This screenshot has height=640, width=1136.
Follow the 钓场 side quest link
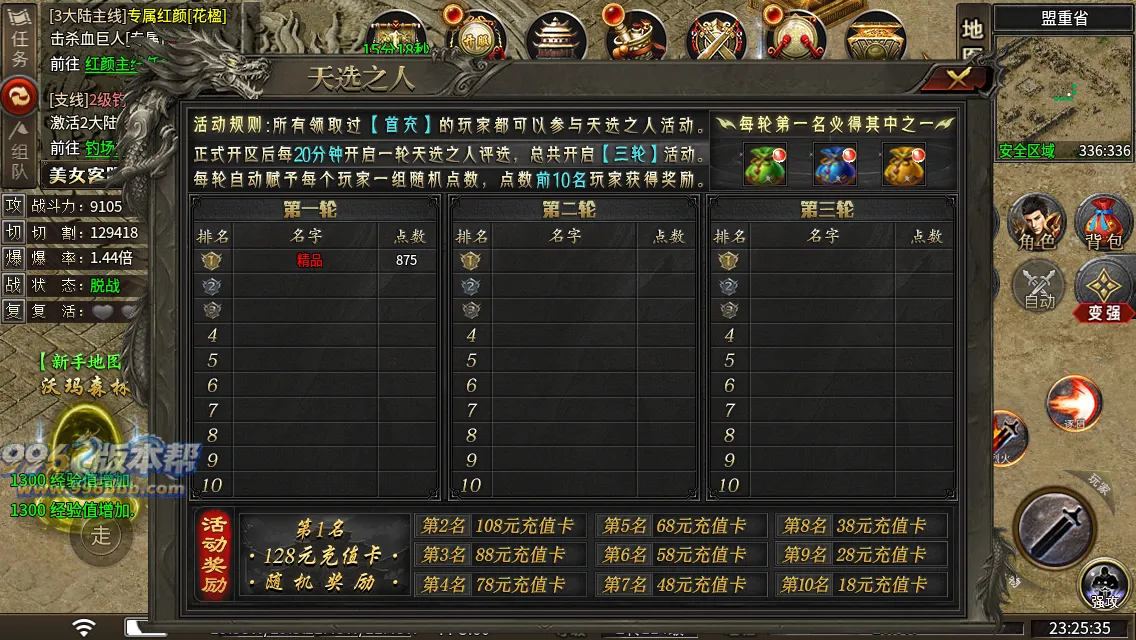click(99, 148)
